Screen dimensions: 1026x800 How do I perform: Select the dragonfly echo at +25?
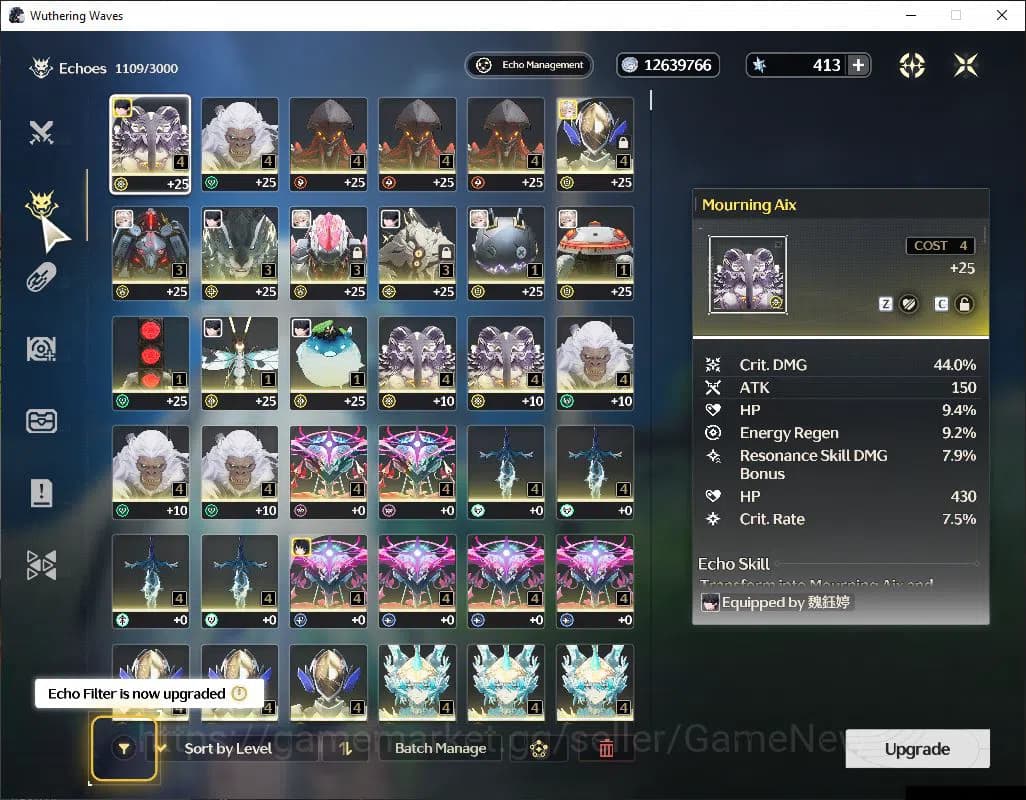[x=239, y=363]
